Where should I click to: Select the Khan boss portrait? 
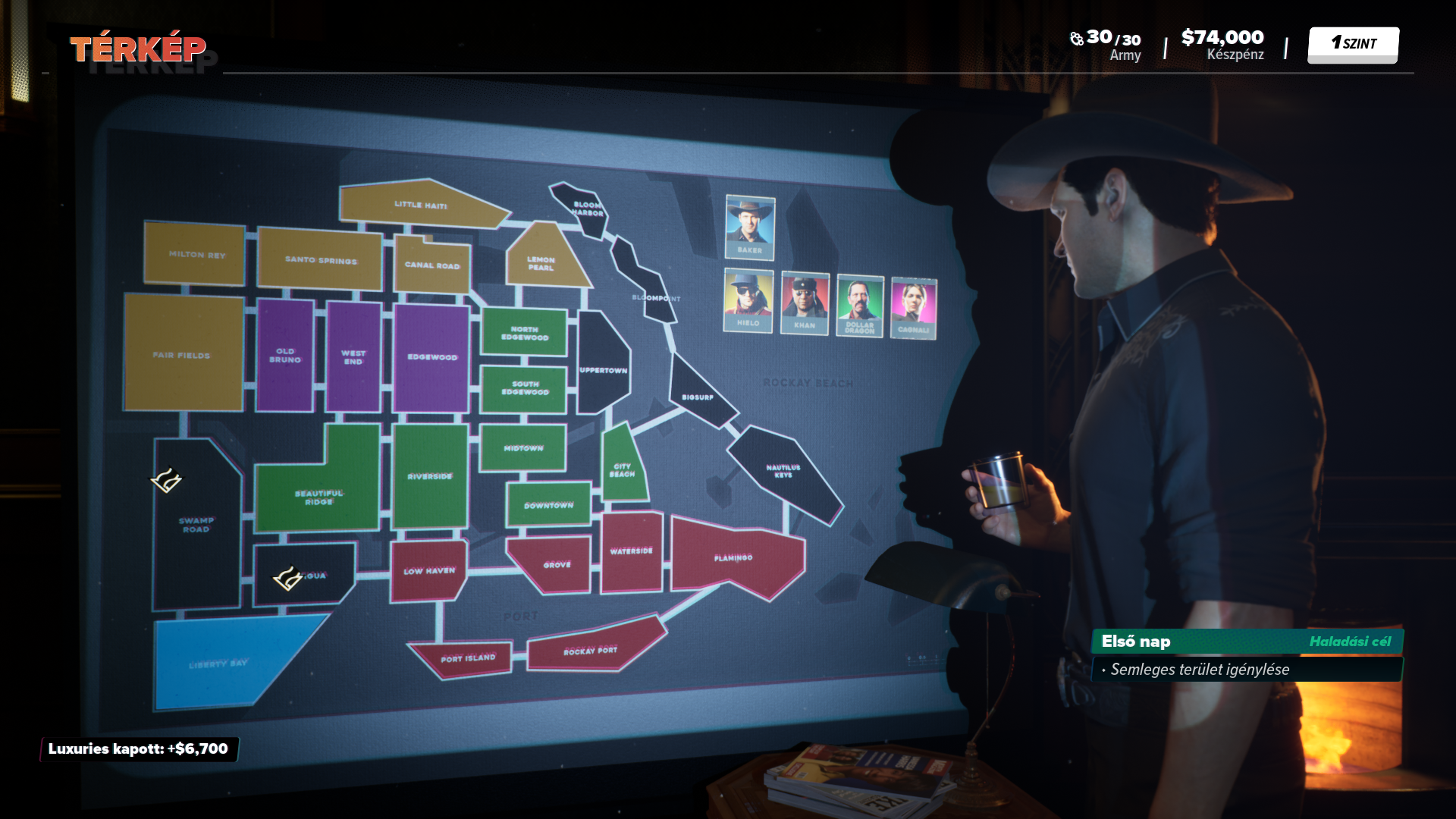point(805,303)
